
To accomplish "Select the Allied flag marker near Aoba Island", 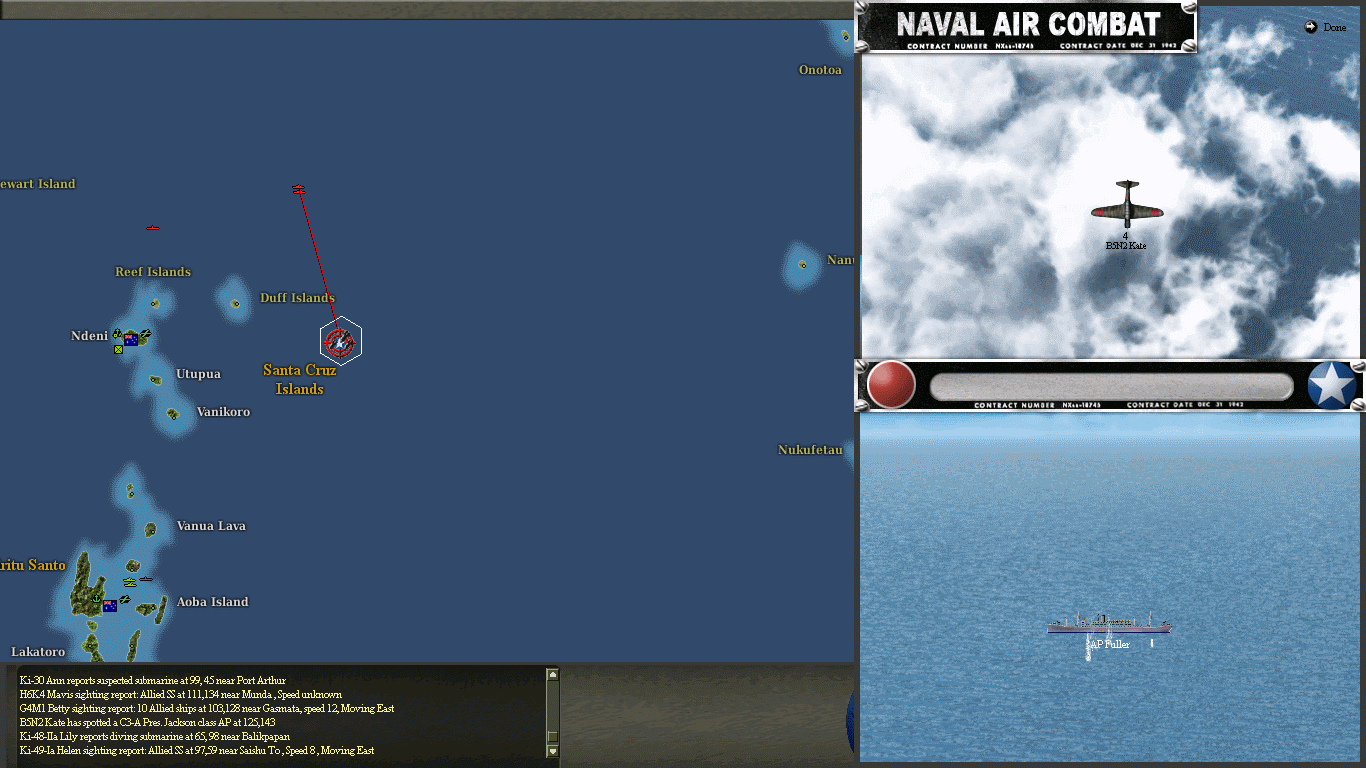I will 110,606.
